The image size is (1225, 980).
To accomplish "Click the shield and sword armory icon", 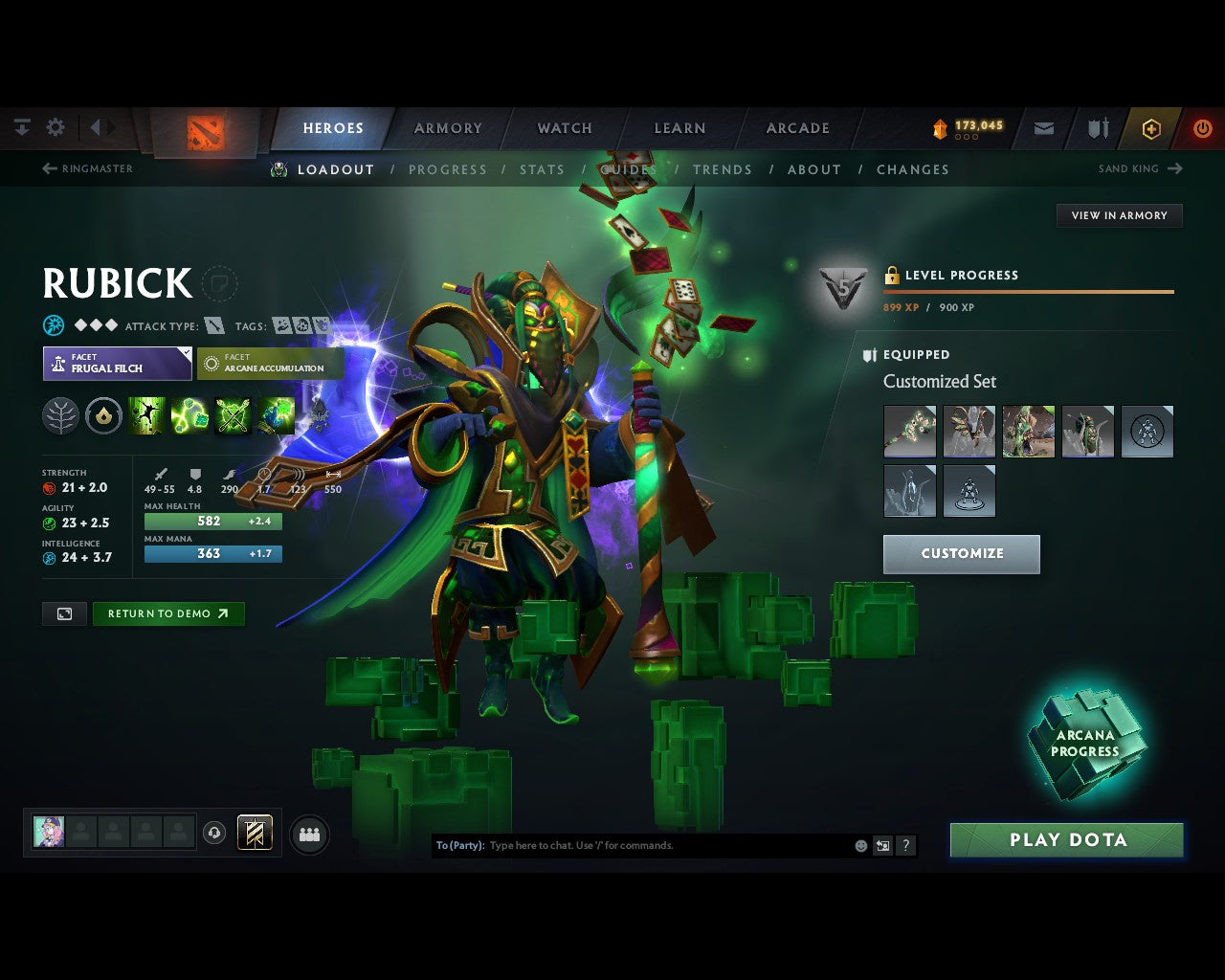I will pos(1097,128).
